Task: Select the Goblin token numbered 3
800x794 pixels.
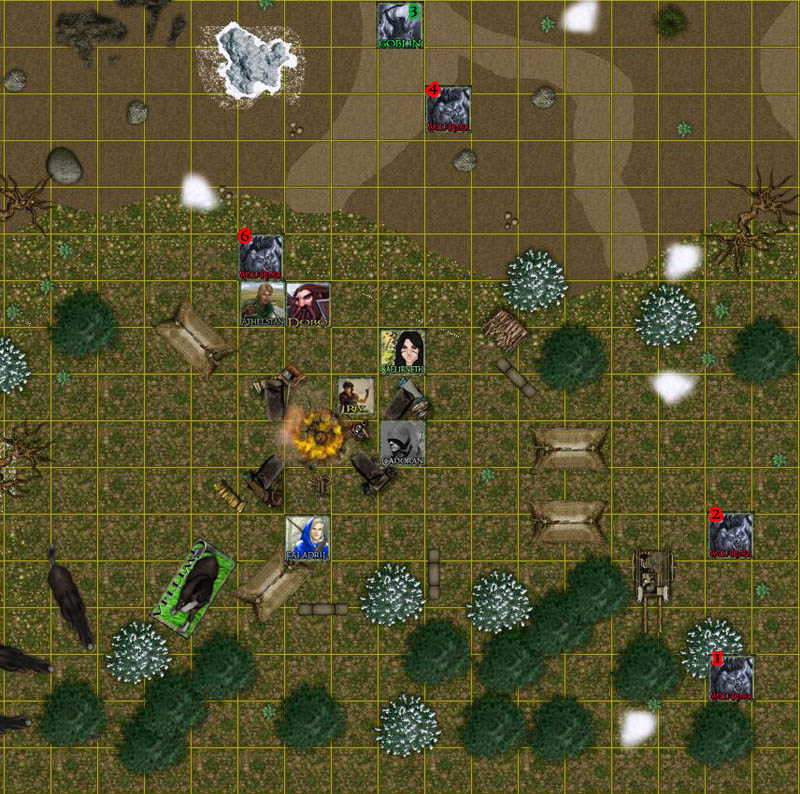Action: coord(401,25)
